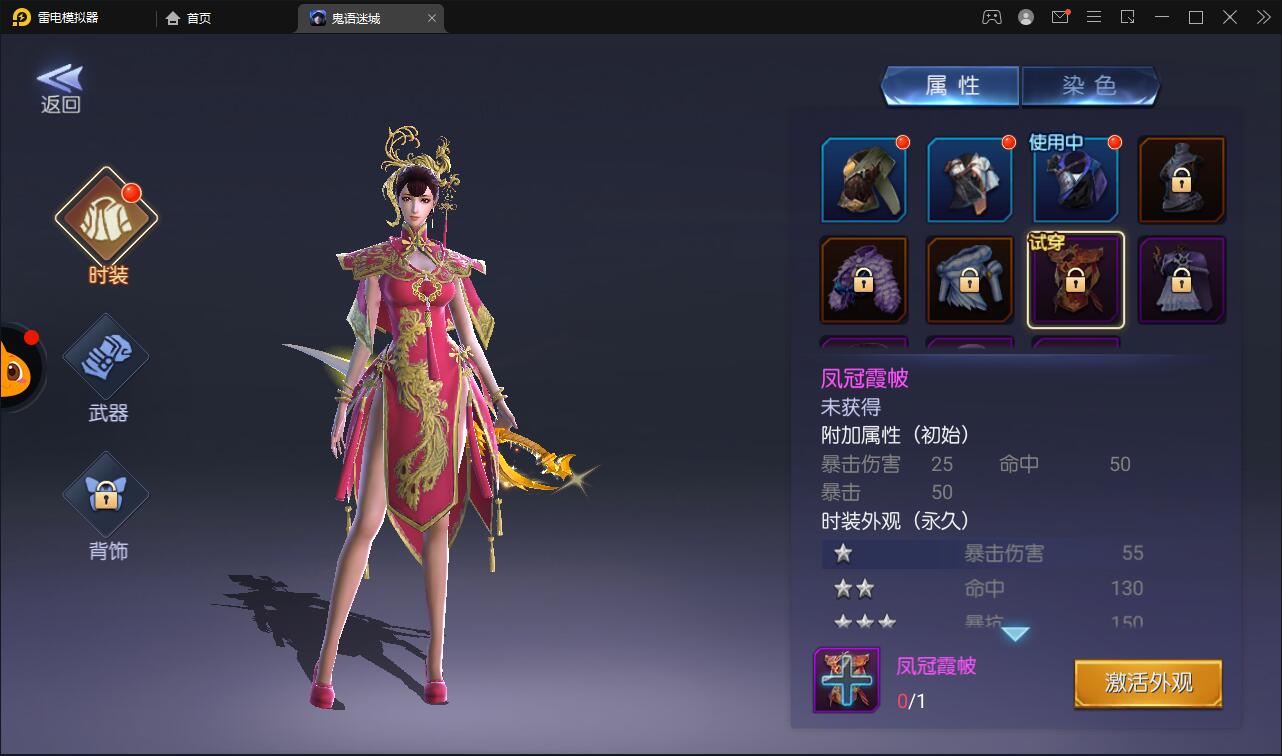Switch to the 属性 attributes tab
This screenshot has width=1282, height=756.
[950, 86]
